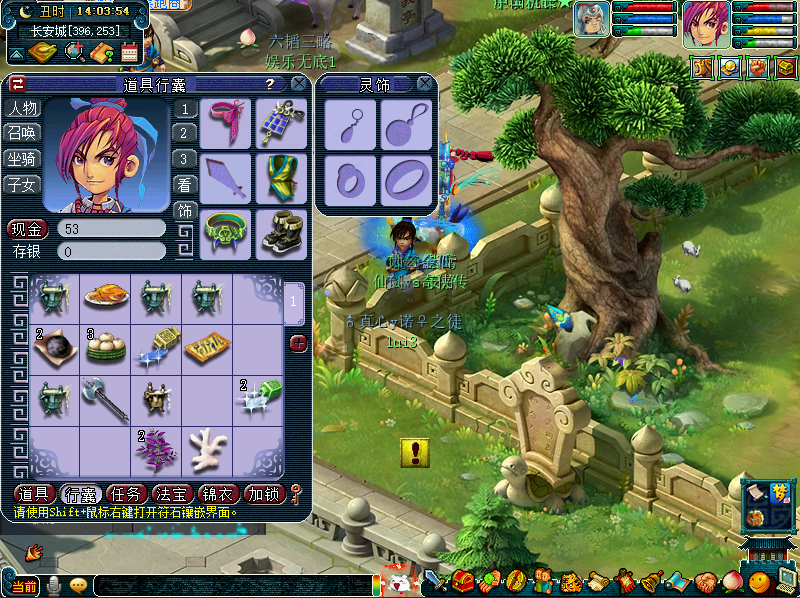Select the purple herb stack
800x598 pixels.
[x=155, y=448]
